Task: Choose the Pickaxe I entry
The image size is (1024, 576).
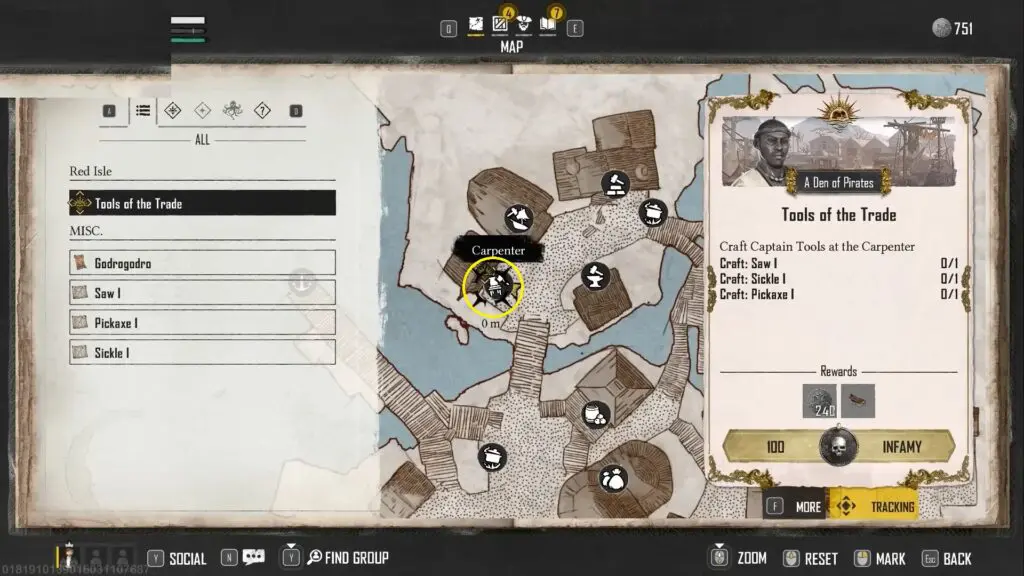Action: click(202, 323)
